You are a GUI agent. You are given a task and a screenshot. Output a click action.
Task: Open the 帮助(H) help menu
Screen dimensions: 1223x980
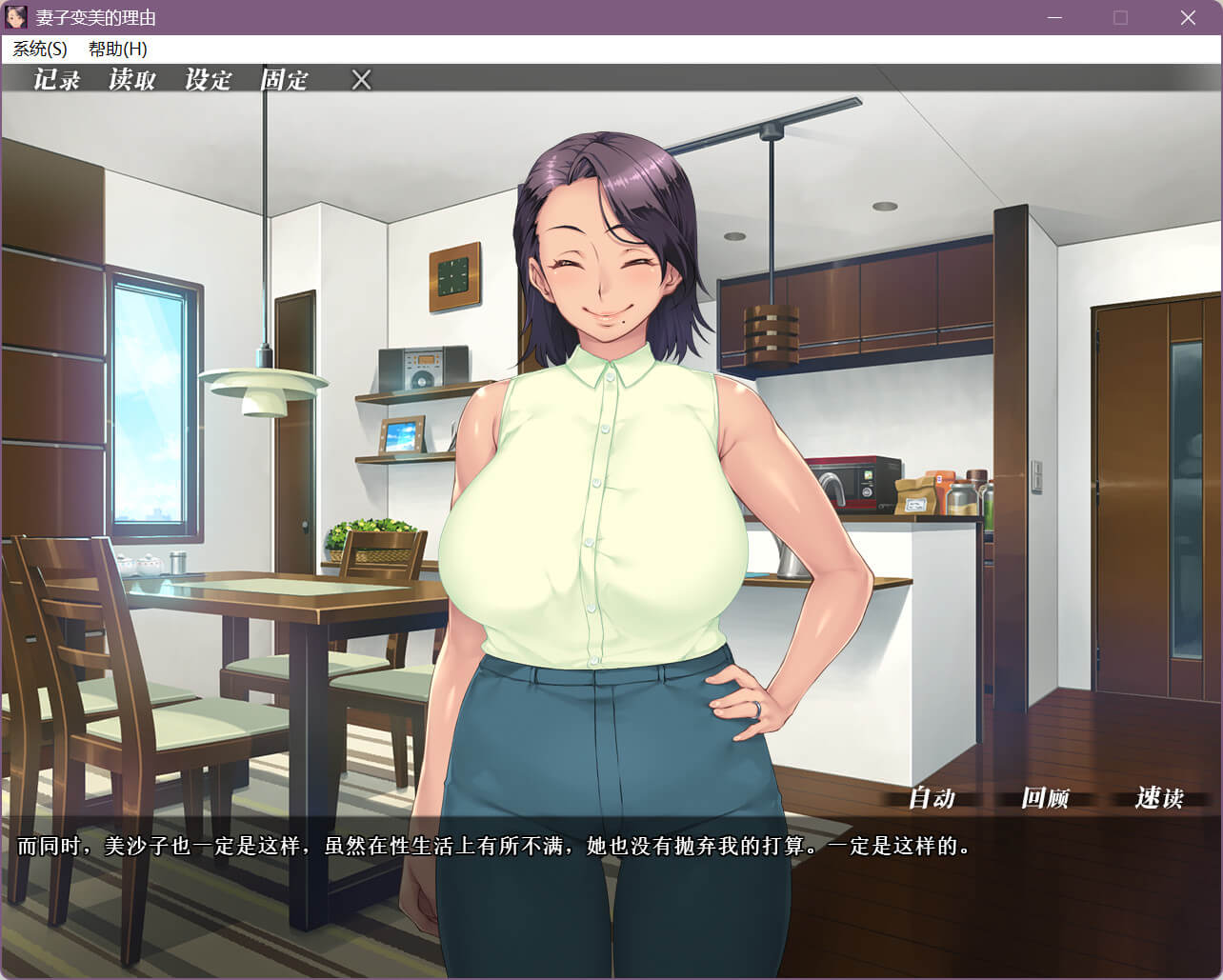[118, 49]
